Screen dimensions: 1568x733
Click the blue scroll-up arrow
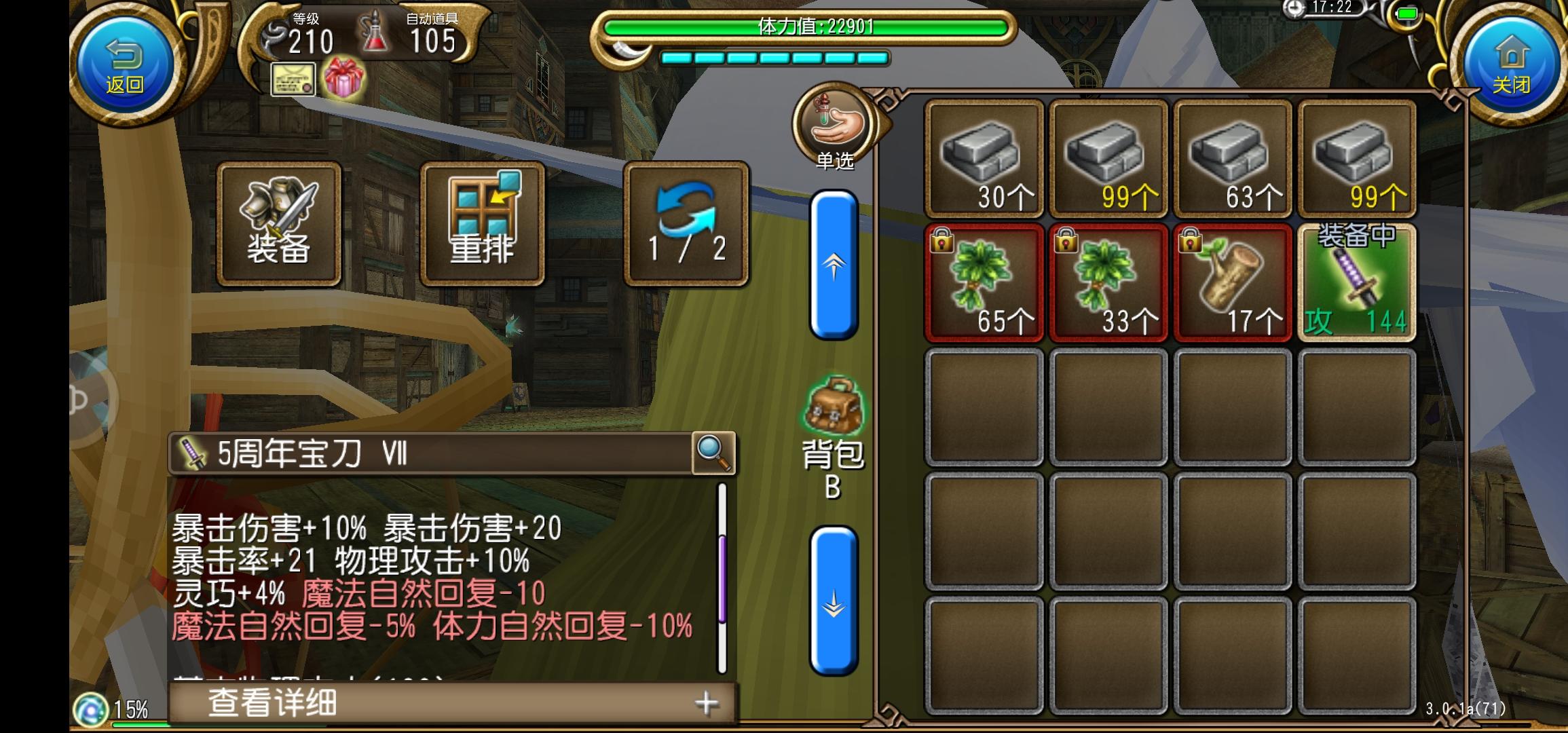(833, 265)
